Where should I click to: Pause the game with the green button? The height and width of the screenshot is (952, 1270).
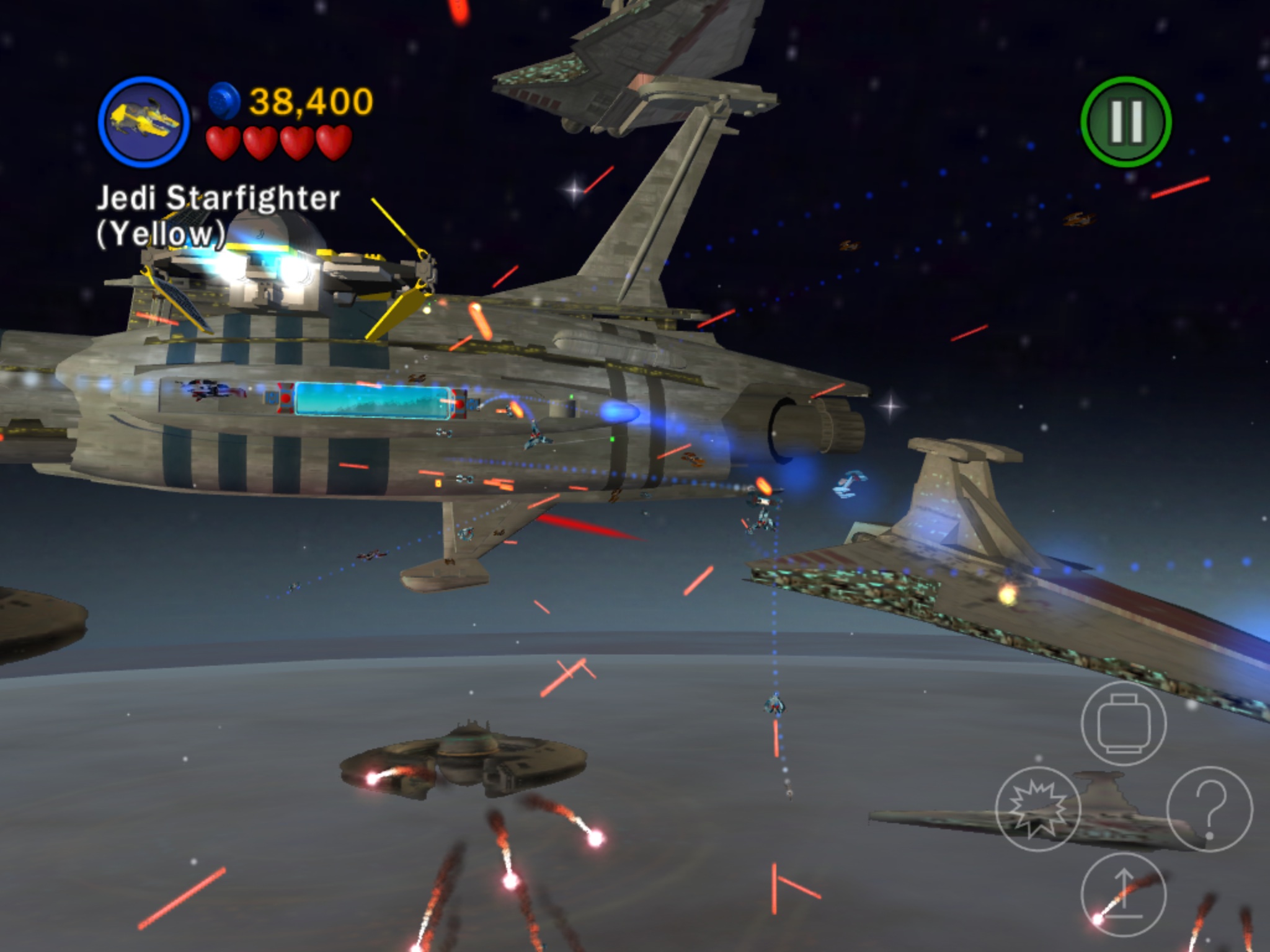point(1126,121)
